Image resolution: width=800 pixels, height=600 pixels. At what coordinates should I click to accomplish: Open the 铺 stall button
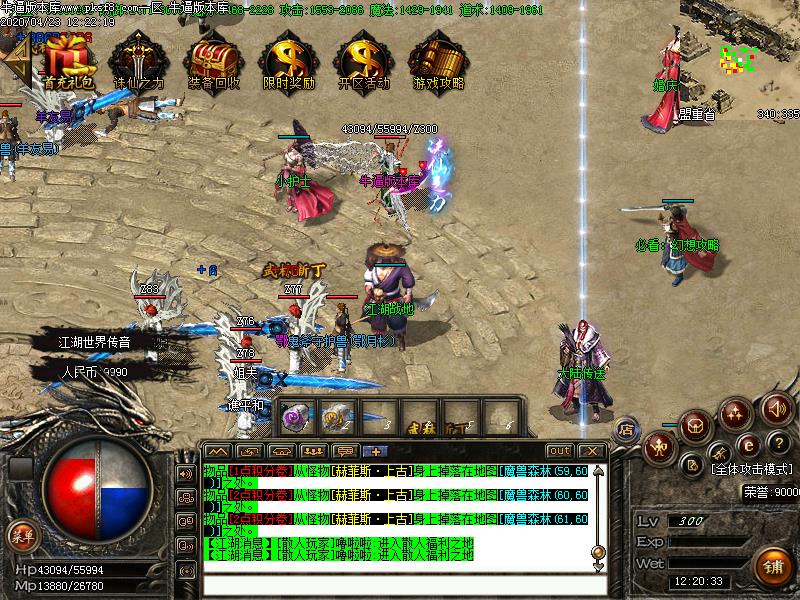pos(773,565)
